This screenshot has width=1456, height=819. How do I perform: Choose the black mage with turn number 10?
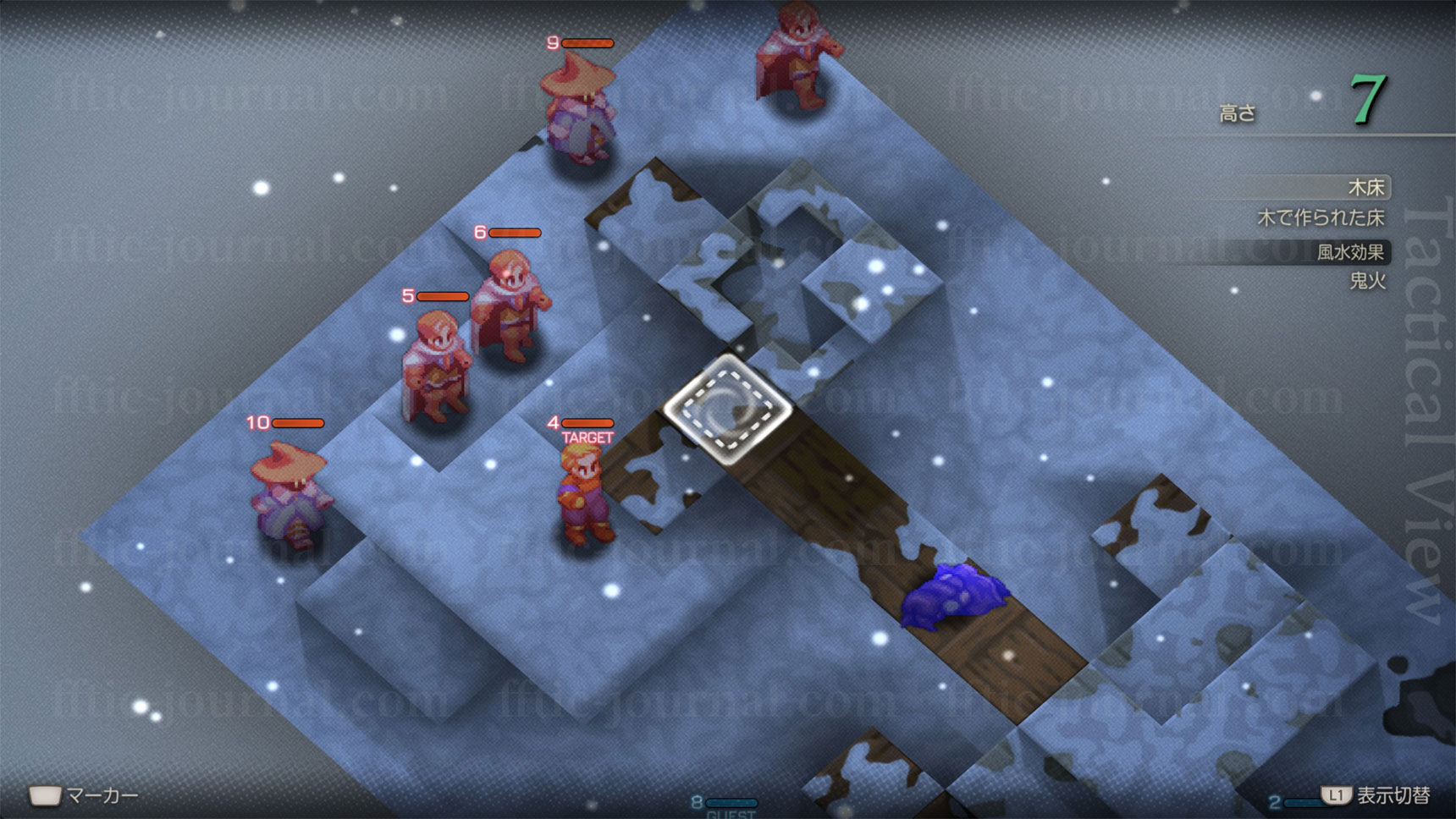point(289,491)
